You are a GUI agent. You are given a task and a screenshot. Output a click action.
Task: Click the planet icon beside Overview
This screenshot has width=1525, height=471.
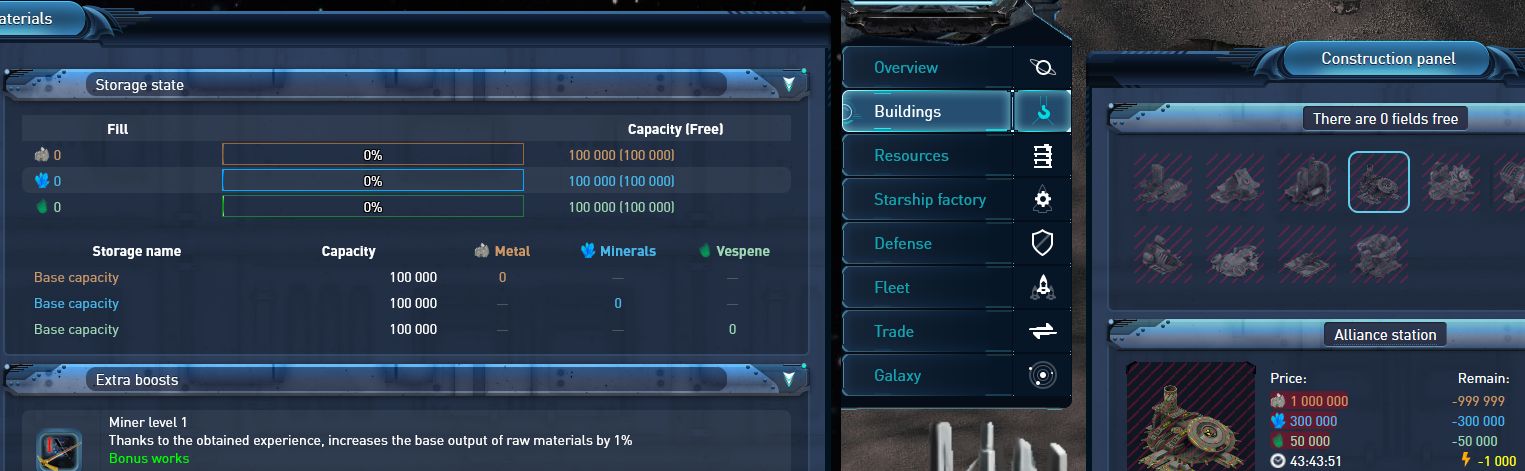(1043, 68)
